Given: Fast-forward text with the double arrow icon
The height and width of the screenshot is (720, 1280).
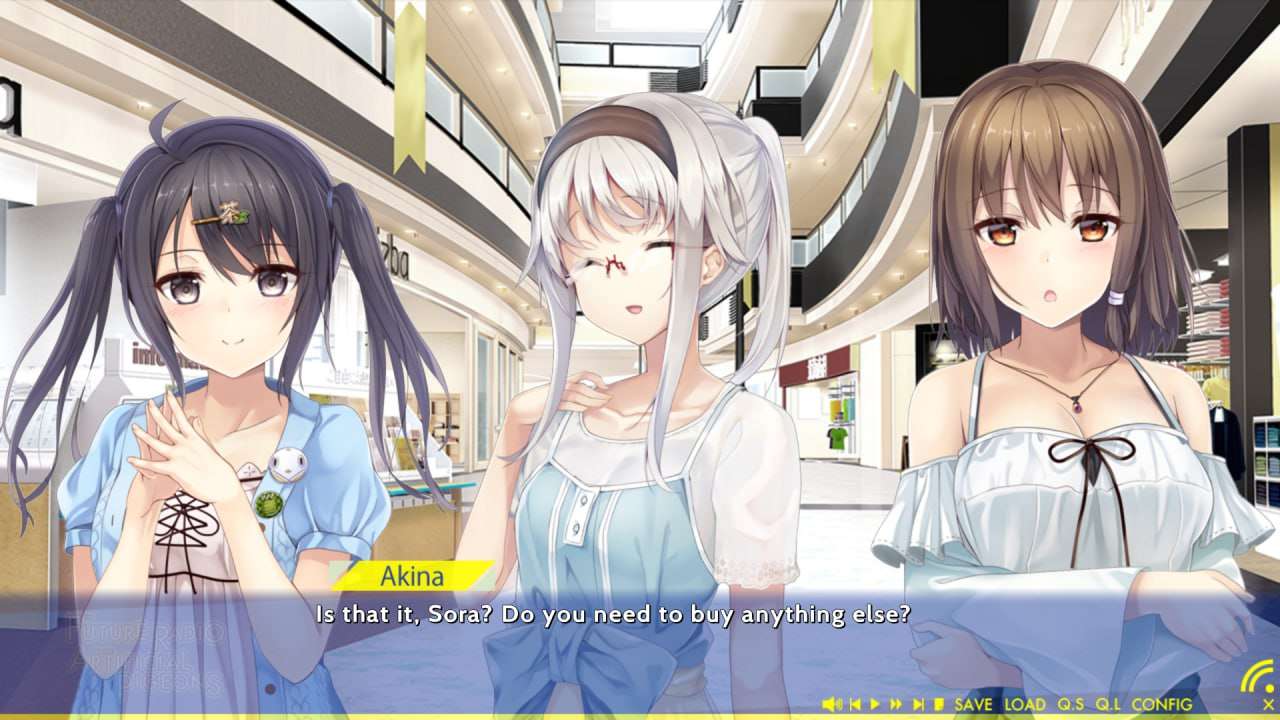Looking at the screenshot, I should (x=896, y=705).
